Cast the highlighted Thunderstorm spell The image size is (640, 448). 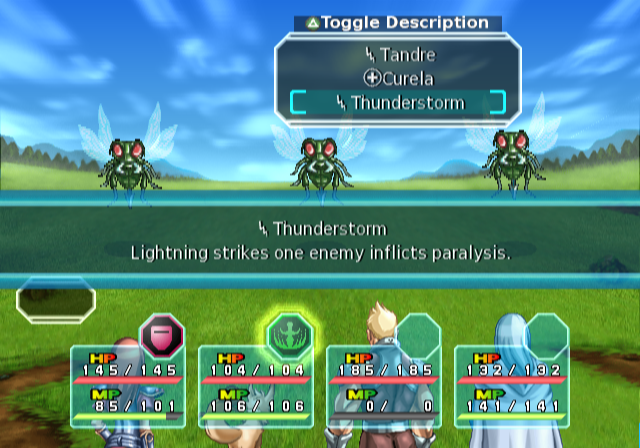(x=397, y=102)
